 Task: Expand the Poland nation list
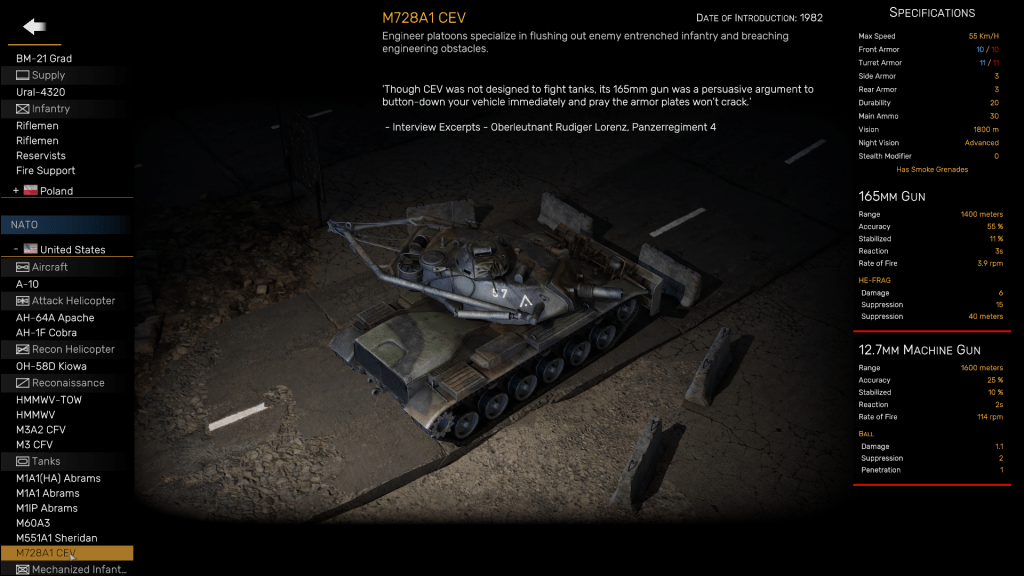16,191
